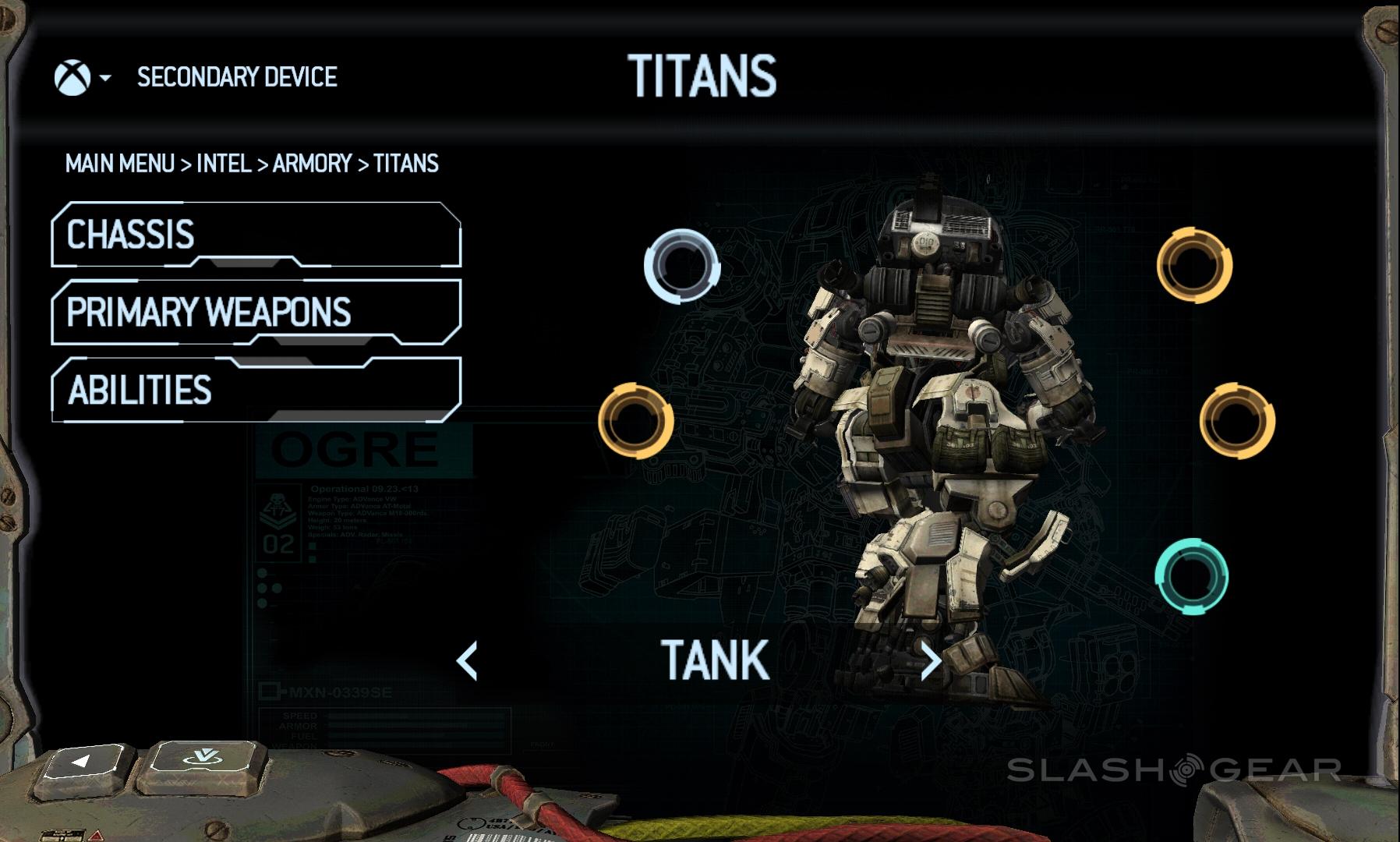Screen dimensions: 1400x842
Task: Switch to next titan with right arrow
Action: coord(930,661)
